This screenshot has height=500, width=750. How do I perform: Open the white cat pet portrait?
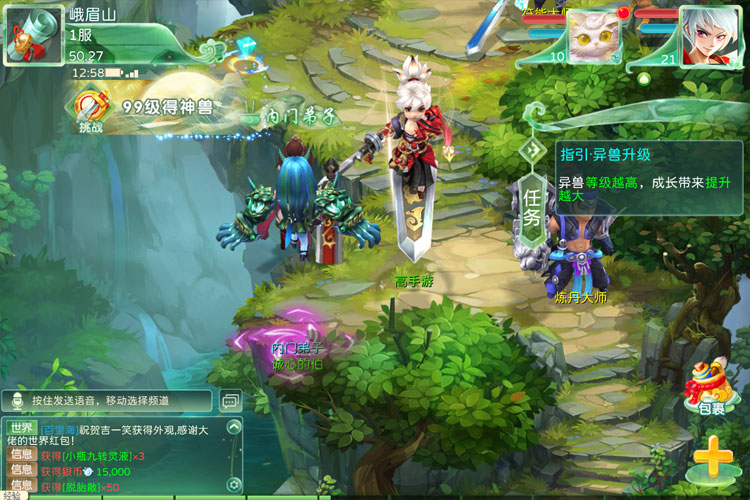click(594, 36)
